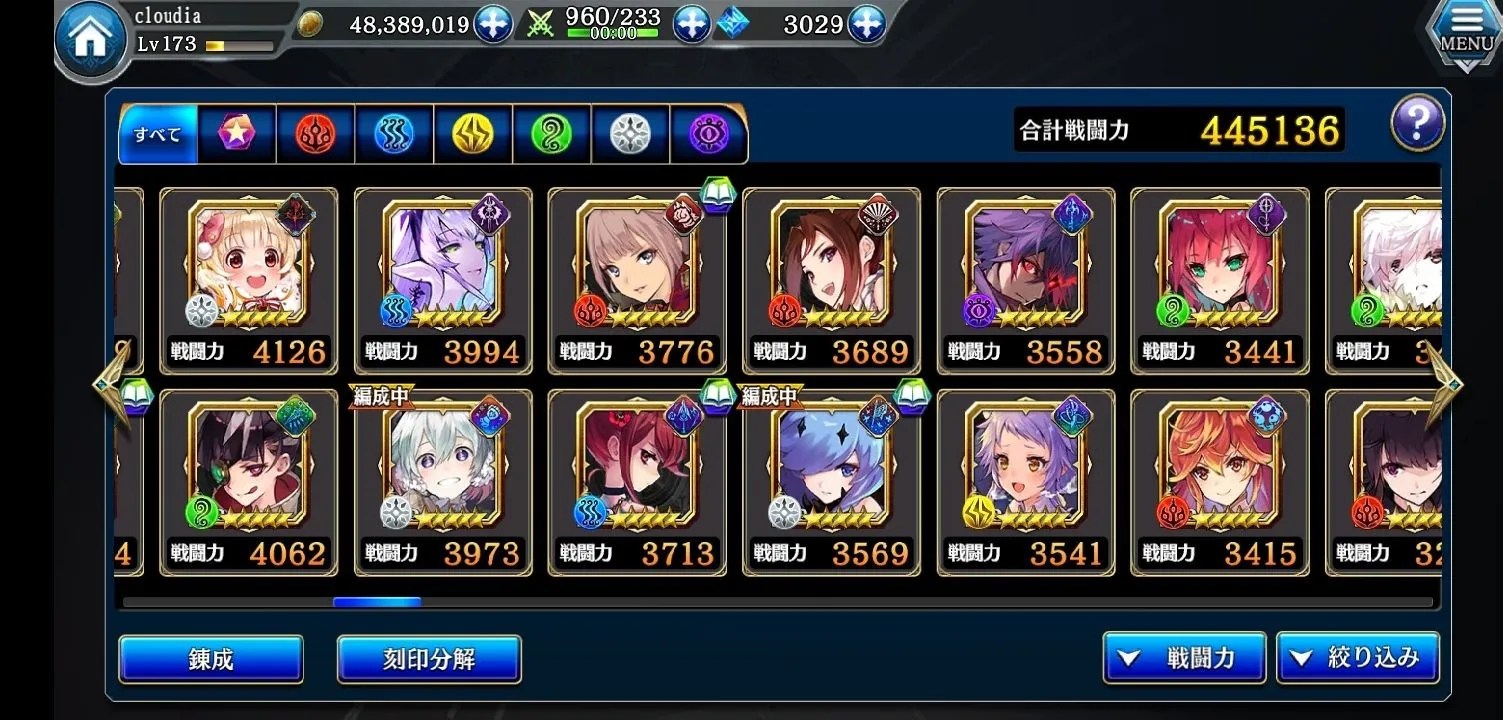Show the help question mark info
The width and height of the screenshot is (1503, 720).
(1417, 125)
